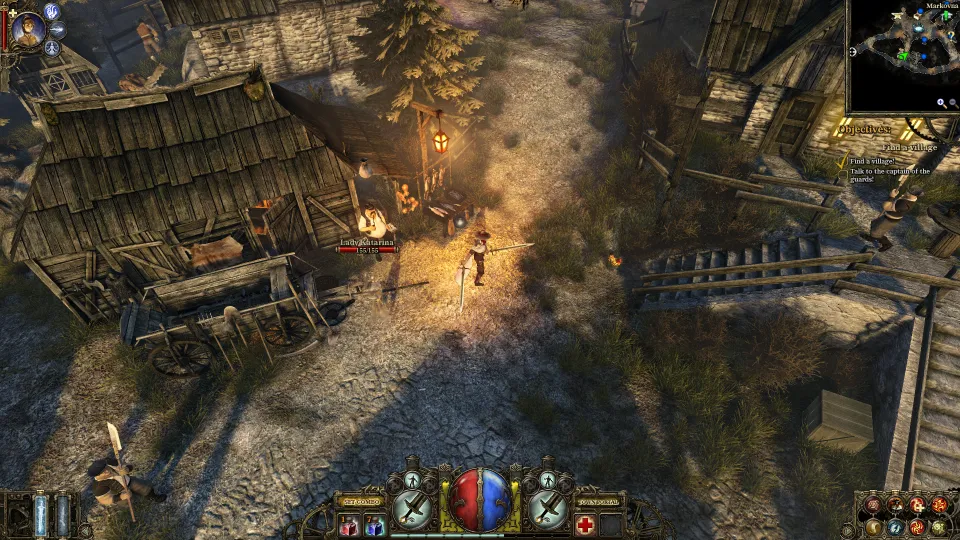The image size is (960, 540).
Task: Select the left sword attack skill
Action: (x=411, y=509)
